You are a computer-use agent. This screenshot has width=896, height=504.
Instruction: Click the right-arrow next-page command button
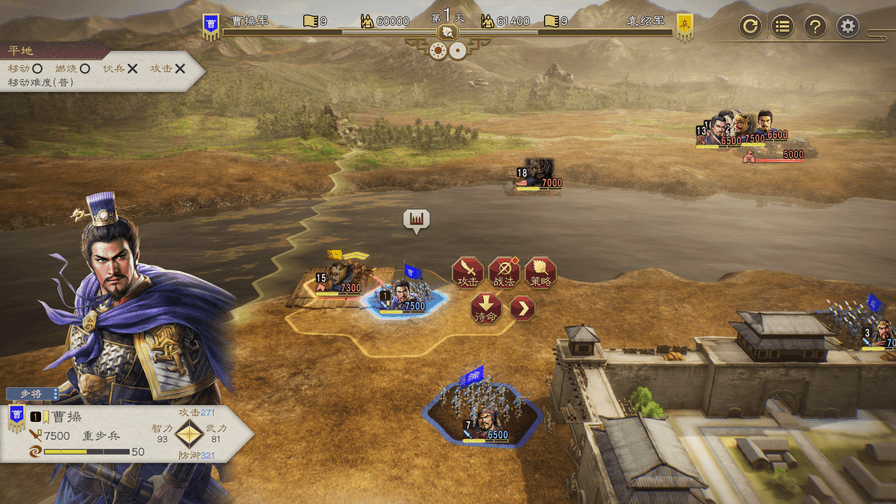click(x=522, y=308)
